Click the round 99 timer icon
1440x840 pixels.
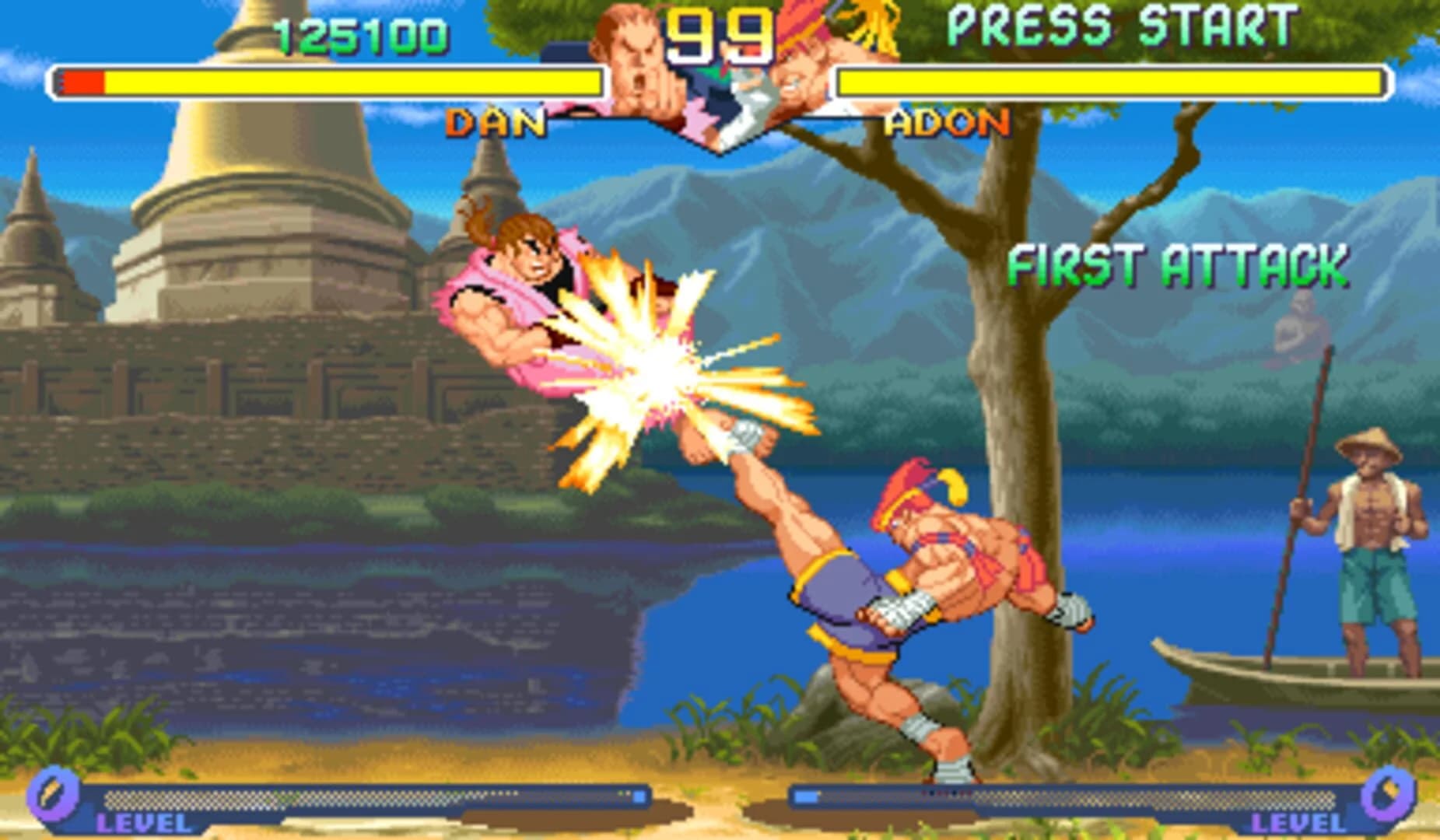tap(721, 35)
